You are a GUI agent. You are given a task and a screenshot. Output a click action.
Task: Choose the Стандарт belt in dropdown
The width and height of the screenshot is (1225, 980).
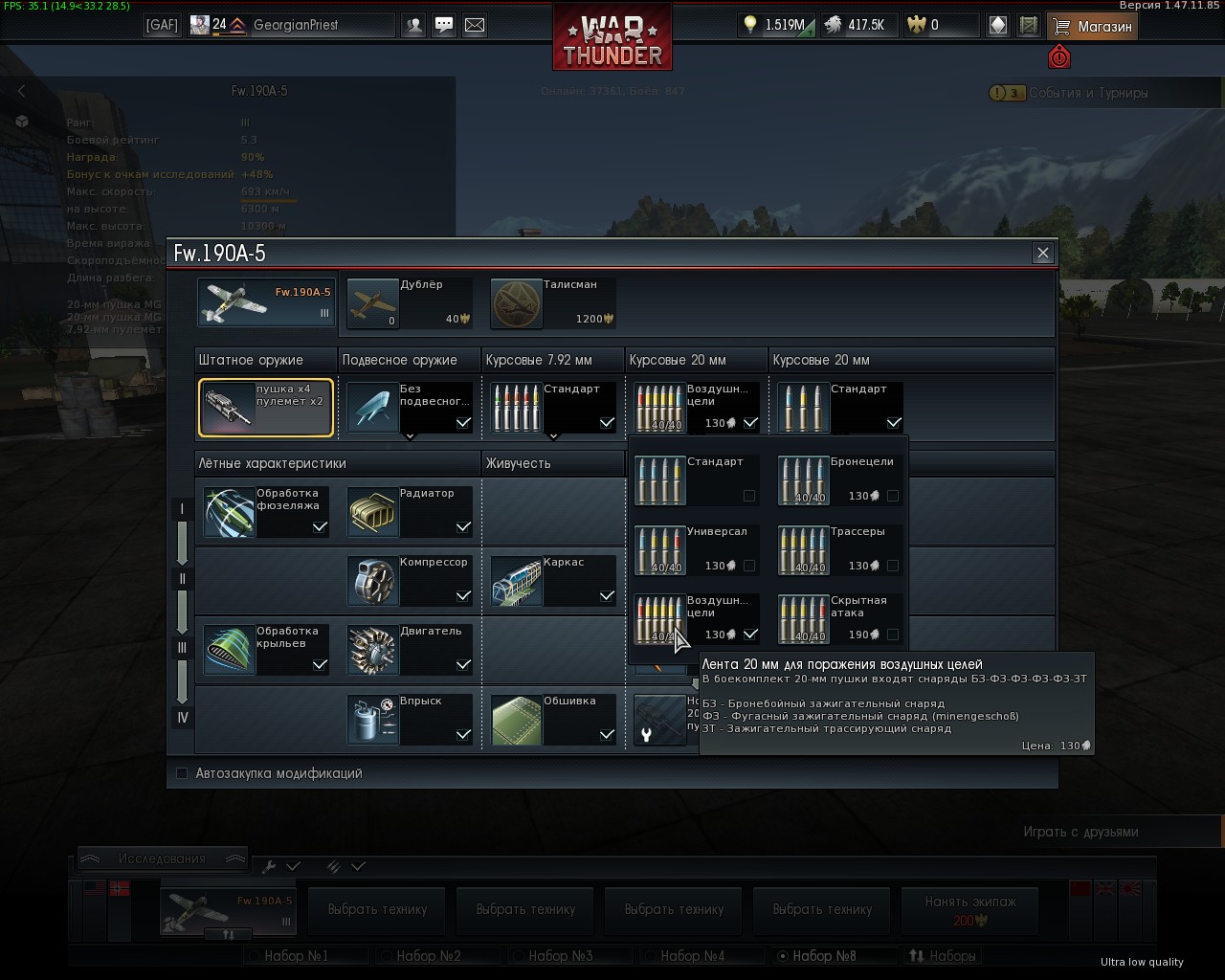696,479
